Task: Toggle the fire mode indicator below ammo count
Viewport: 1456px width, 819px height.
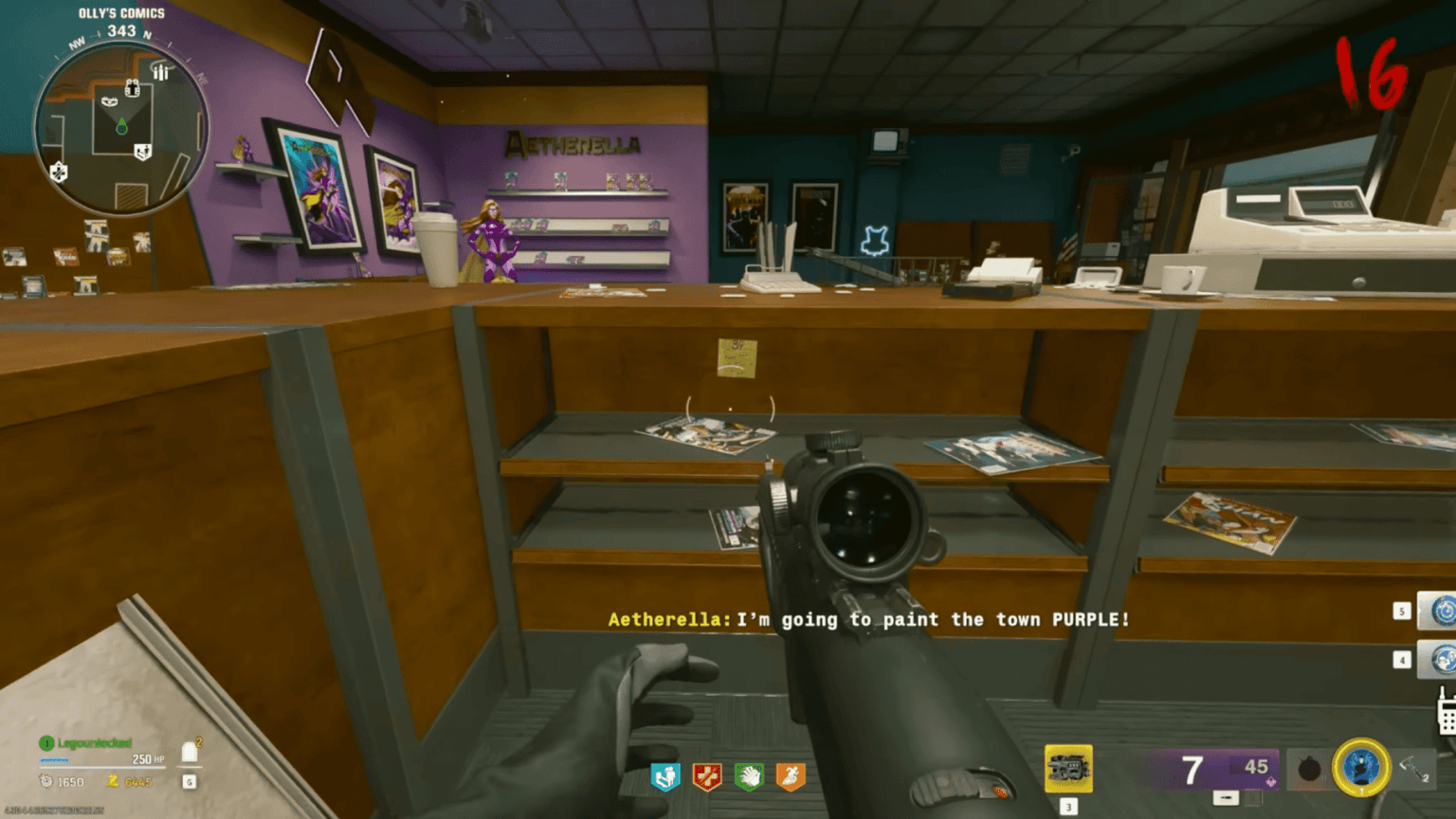Action: point(1224,796)
